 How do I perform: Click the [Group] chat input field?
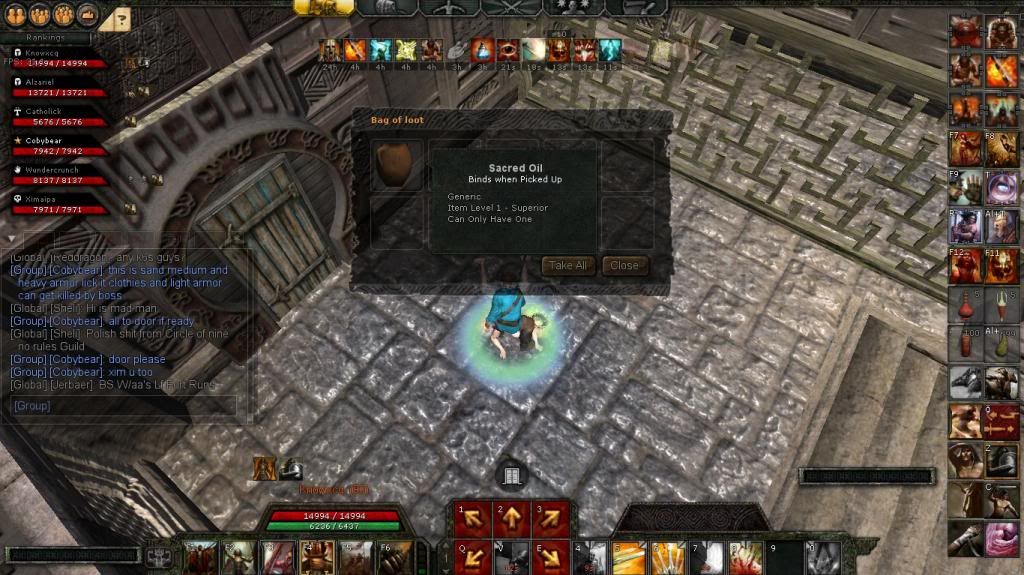(124, 406)
